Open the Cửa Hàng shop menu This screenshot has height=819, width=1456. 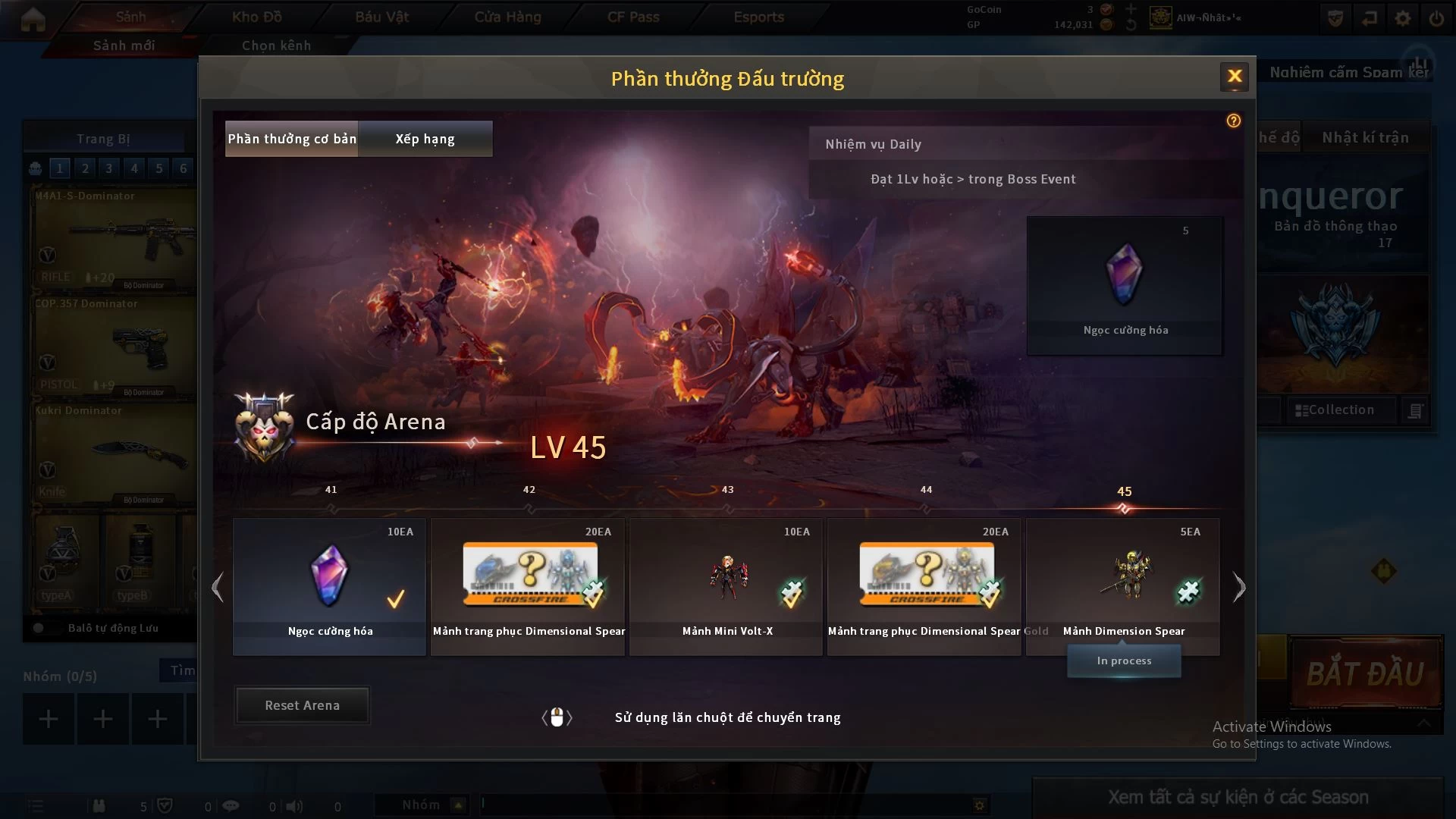(507, 17)
